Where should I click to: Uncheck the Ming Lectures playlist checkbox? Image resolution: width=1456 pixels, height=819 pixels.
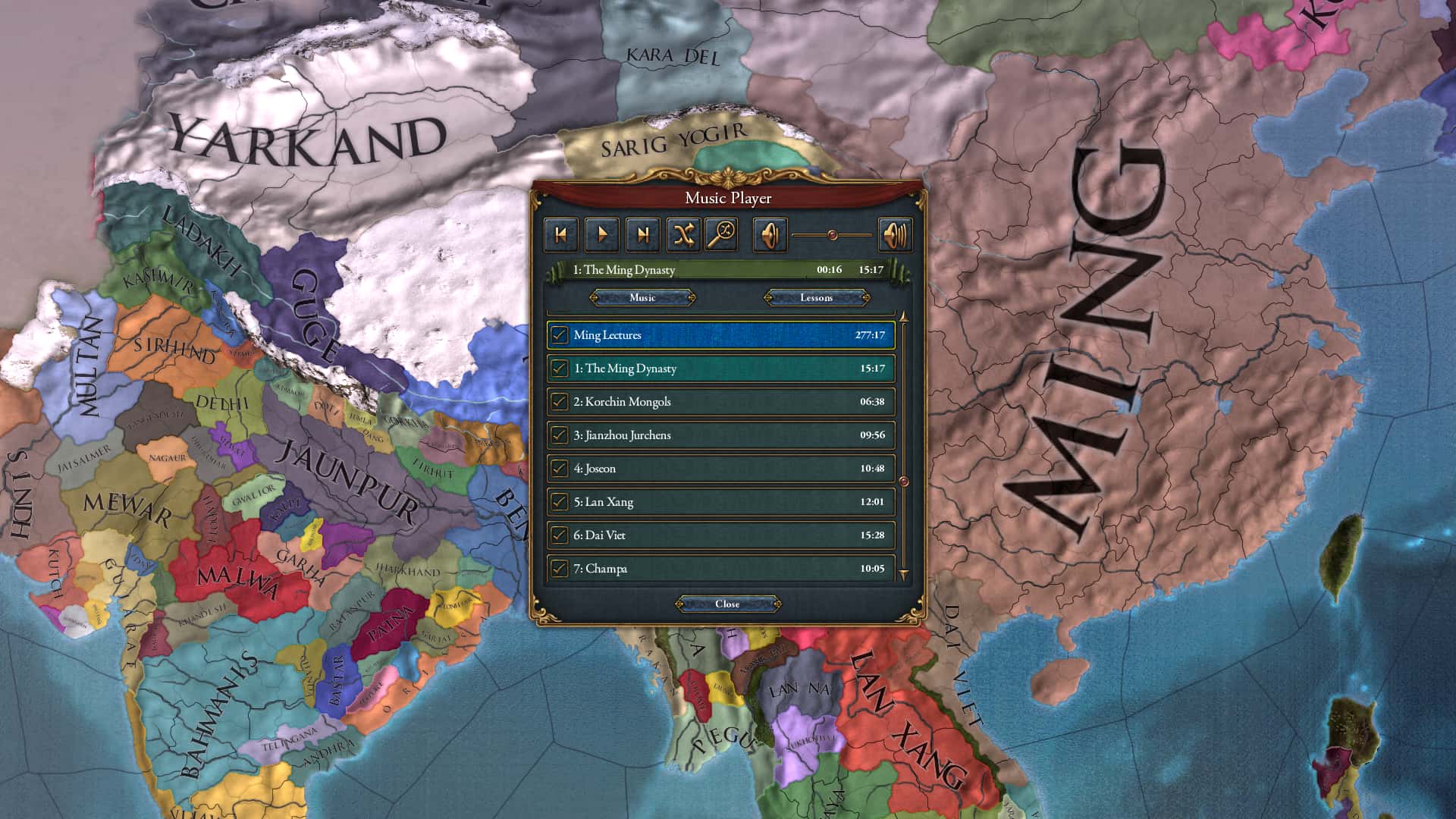pos(561,334)
